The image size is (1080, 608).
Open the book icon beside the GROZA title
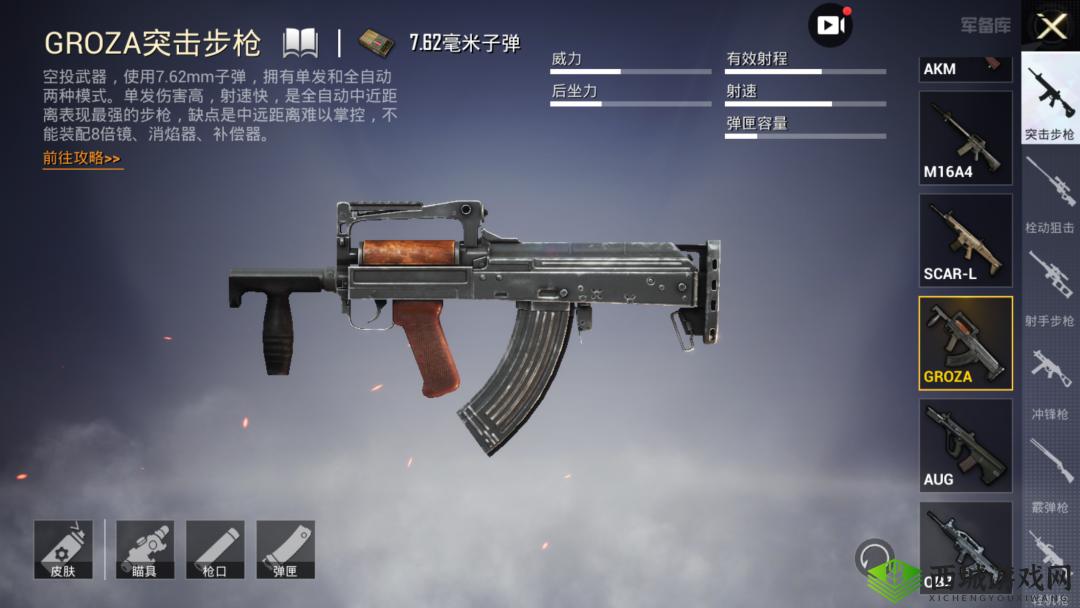coord(300,43)
